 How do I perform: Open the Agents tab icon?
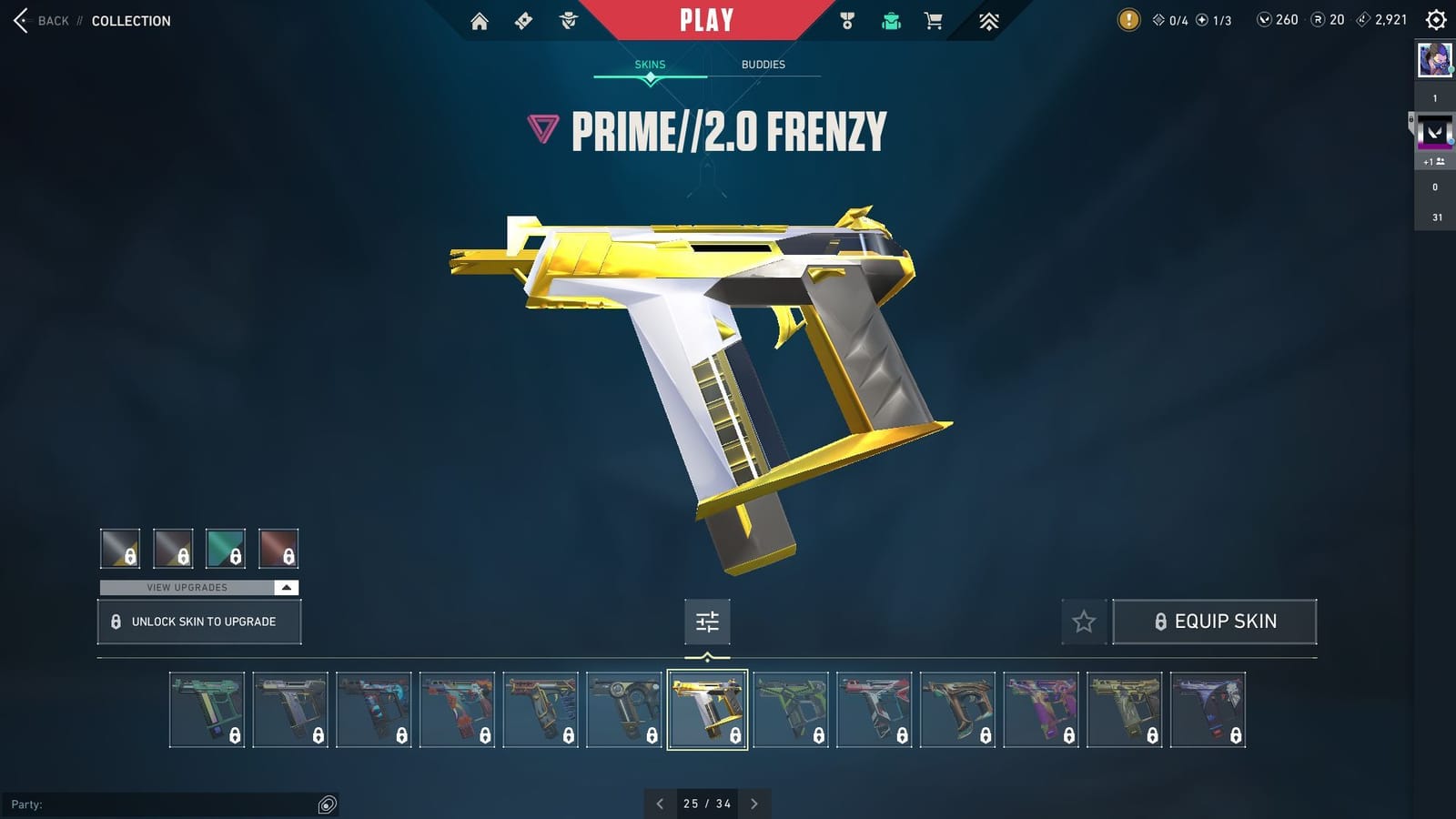click(x=567, y=19)
